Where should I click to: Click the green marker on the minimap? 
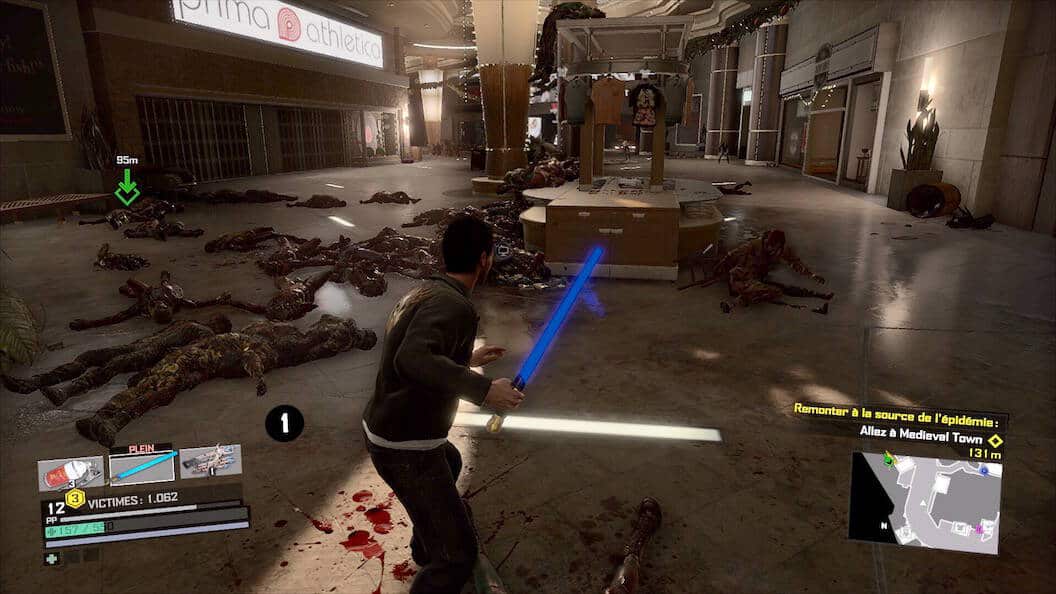click(887, 461)
